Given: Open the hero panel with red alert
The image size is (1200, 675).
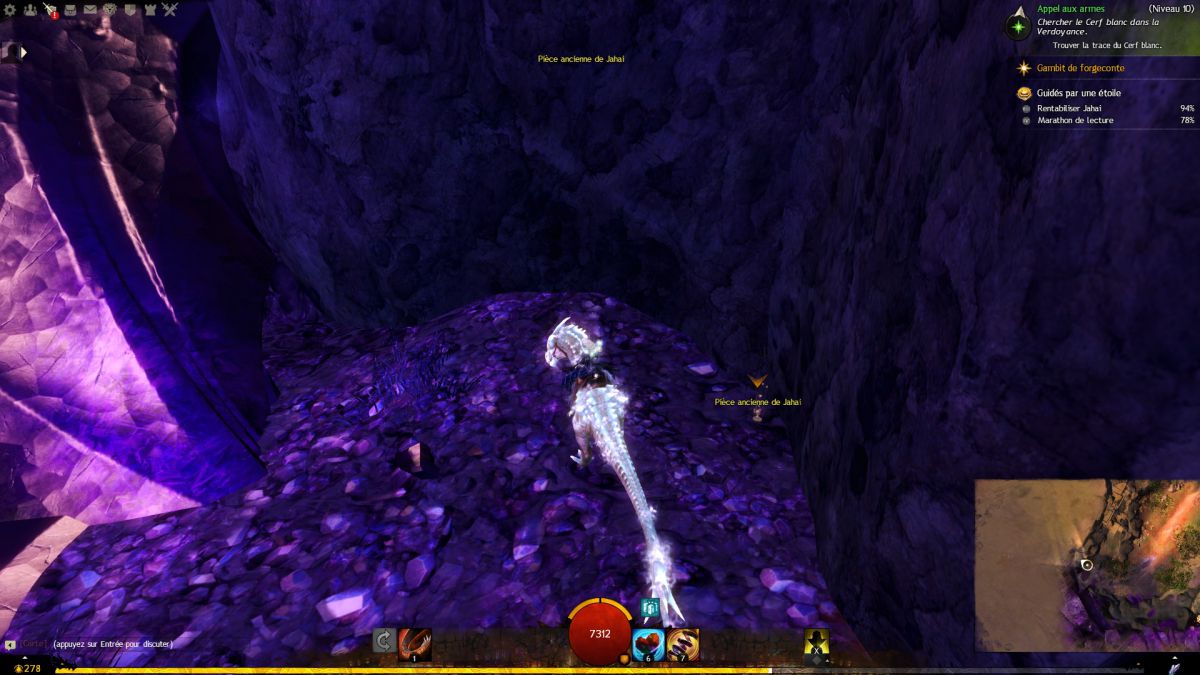Looking at the screenshot, I should click(51, 10).
